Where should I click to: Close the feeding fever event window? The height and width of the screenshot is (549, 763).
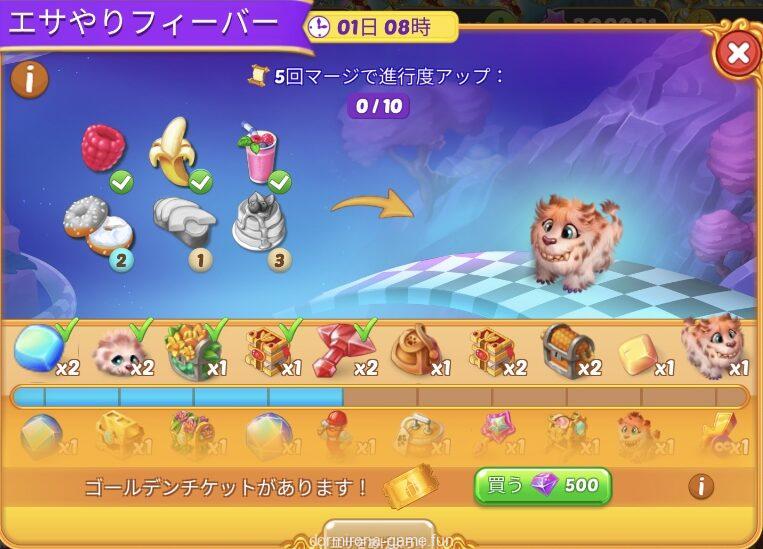[738, 52]
